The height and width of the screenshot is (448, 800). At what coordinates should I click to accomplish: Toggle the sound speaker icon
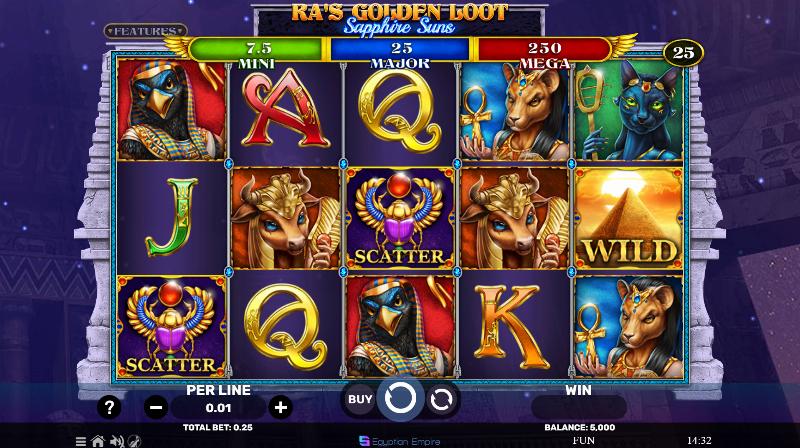(x=115, y=440)
